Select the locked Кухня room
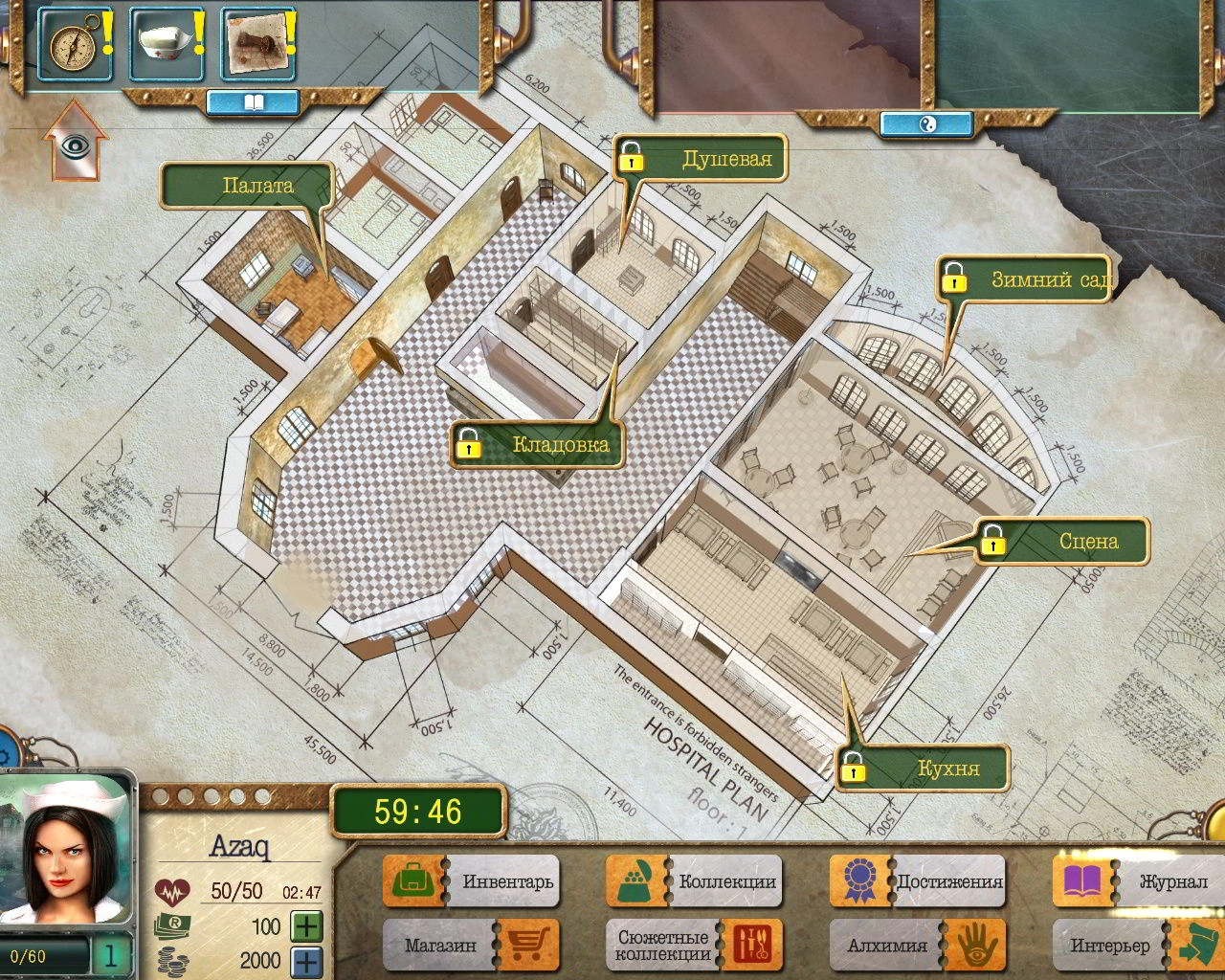The width and height of the screenshot is (1225, 980). pos(924,768)
